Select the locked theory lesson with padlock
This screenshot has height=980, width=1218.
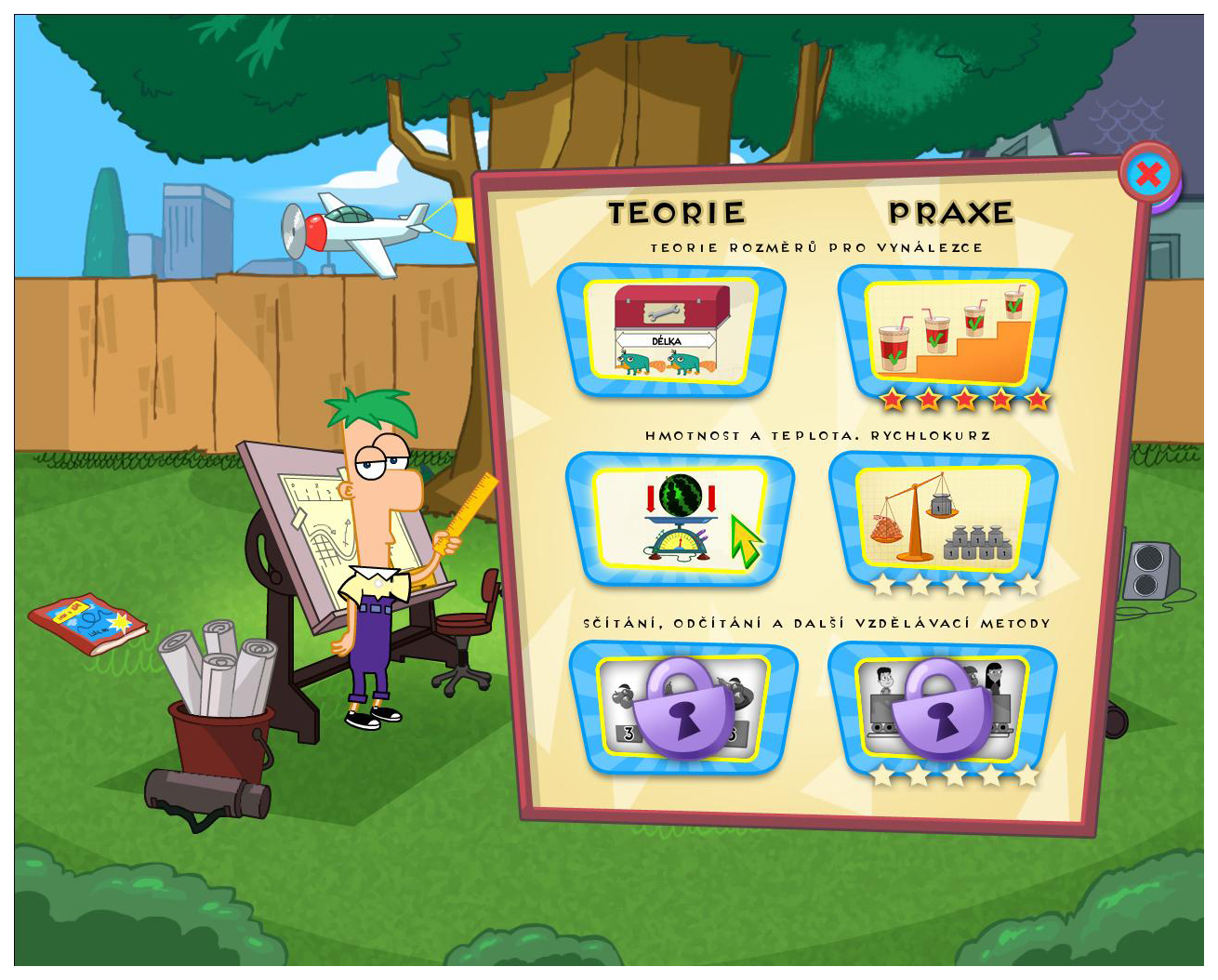(683, 708)
